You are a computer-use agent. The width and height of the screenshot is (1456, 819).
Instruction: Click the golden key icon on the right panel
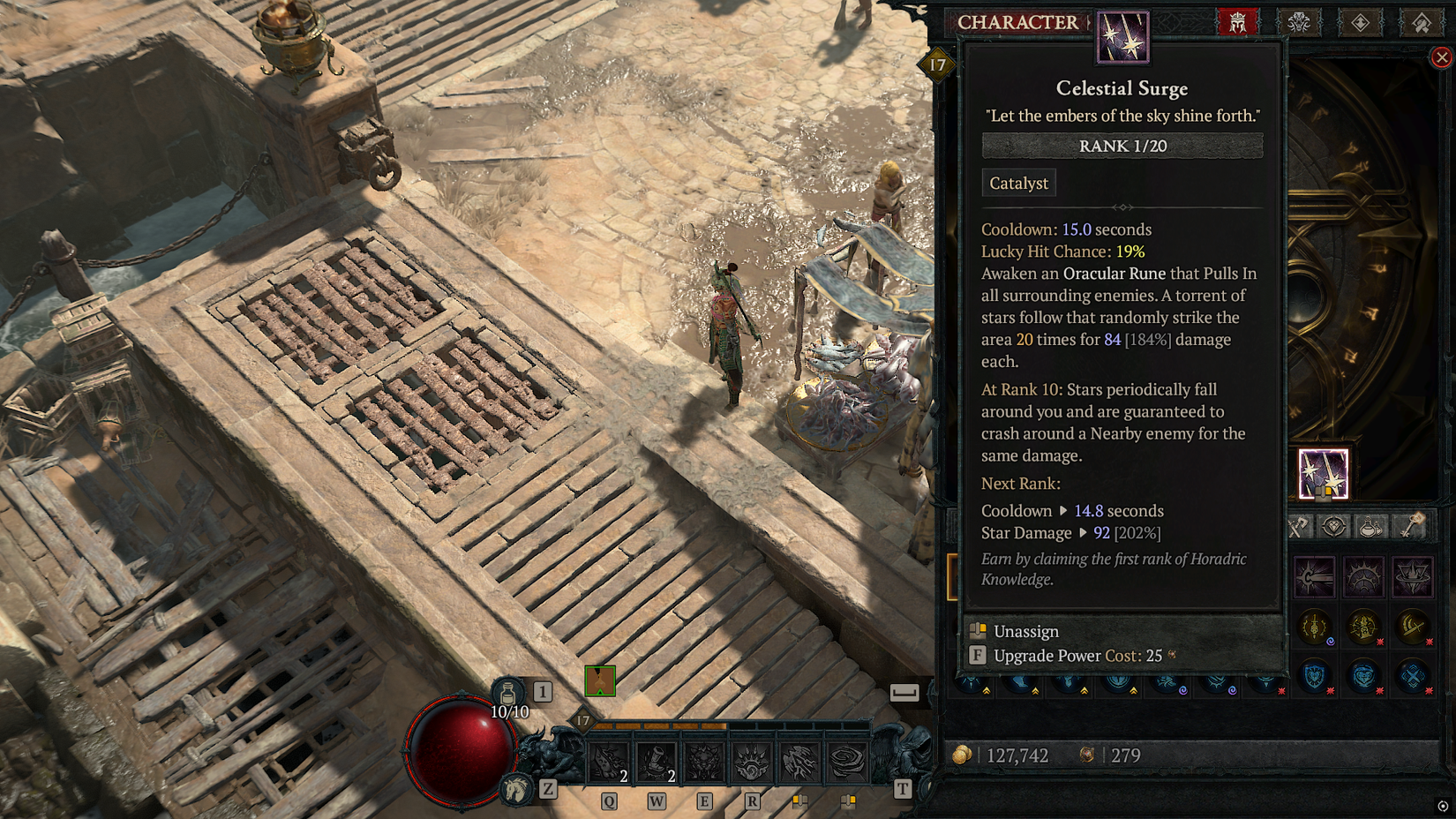(1409, 525)
